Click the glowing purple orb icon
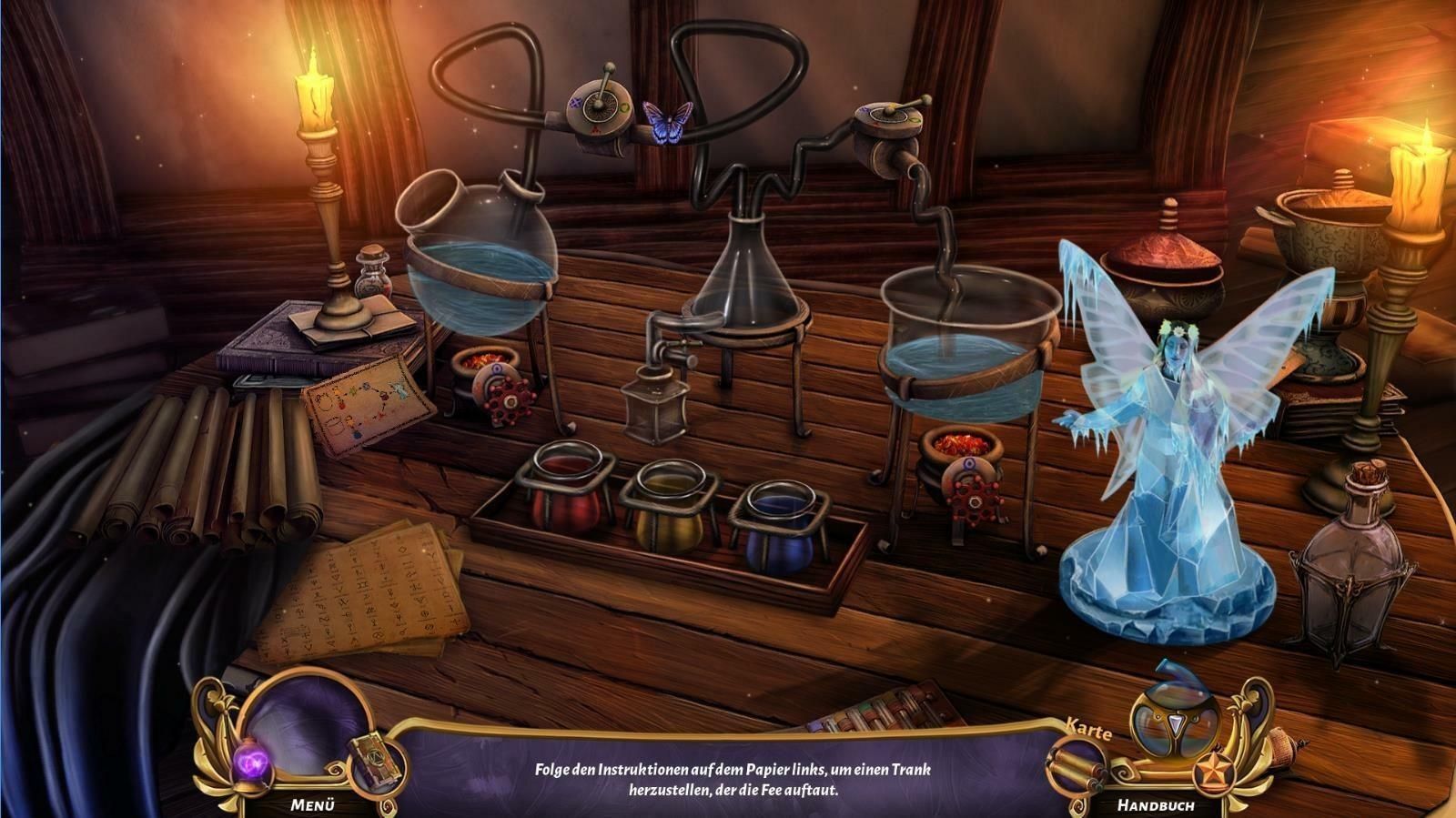Screen dimensions: 1456x818 249,758
